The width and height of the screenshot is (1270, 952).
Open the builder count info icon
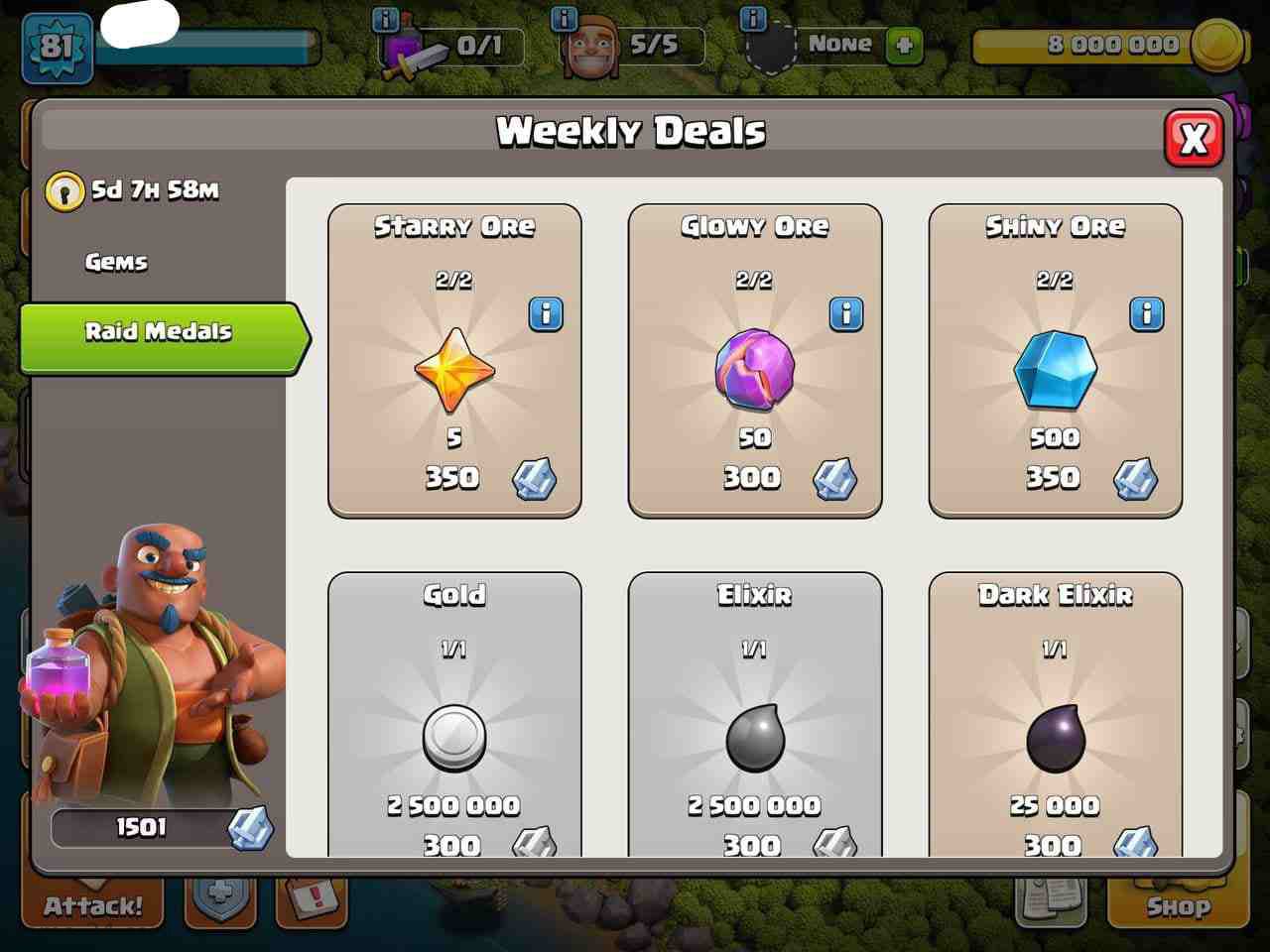pos(564,18)
